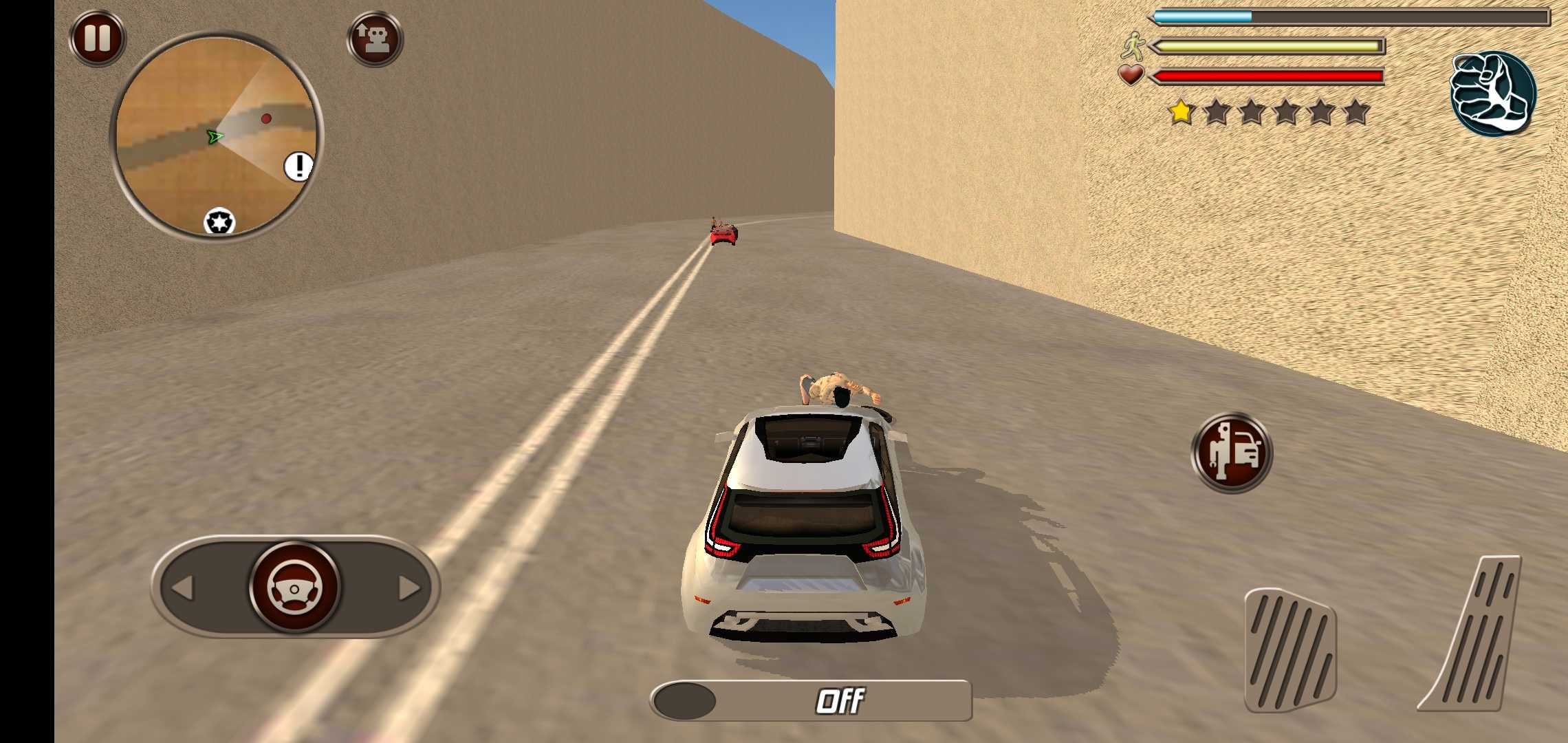Click the exclamation mark on the minimap
The height and width of the screenshot is (743, 1568).
298,166
